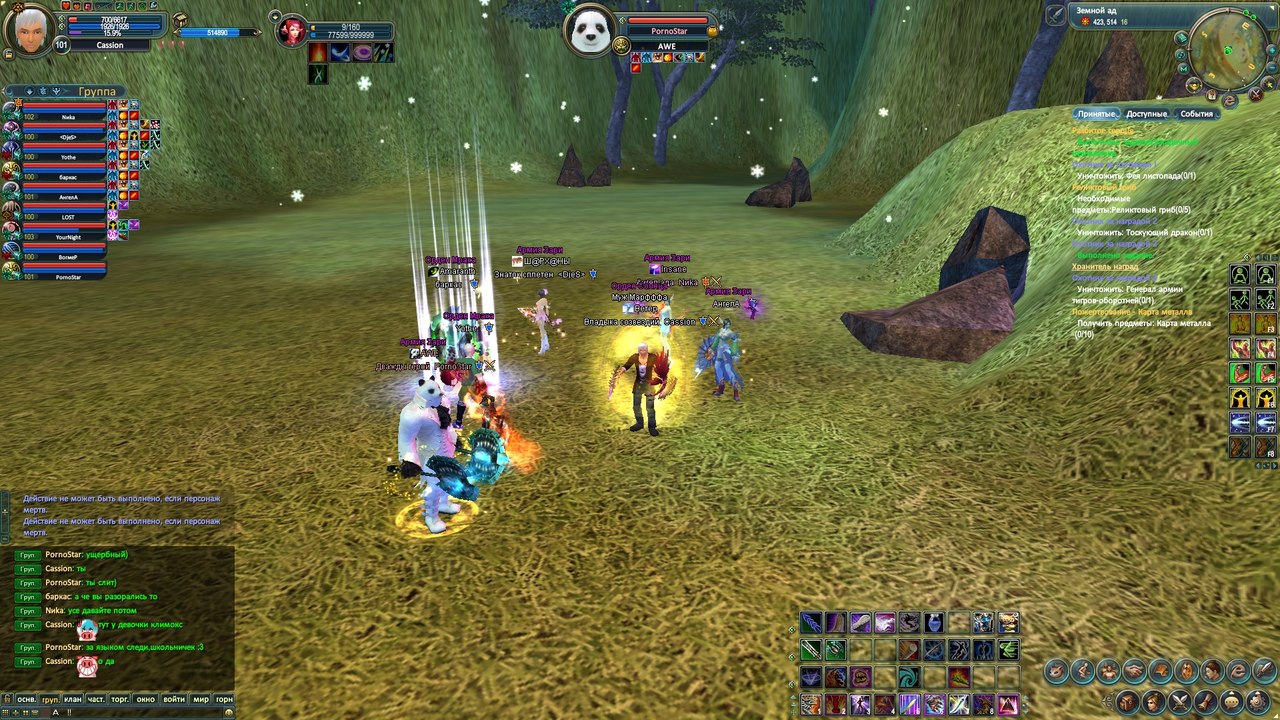This screenshot has width=1280, height=720.
Task: Select party member LOST in group list
Action: click(68, 217)
